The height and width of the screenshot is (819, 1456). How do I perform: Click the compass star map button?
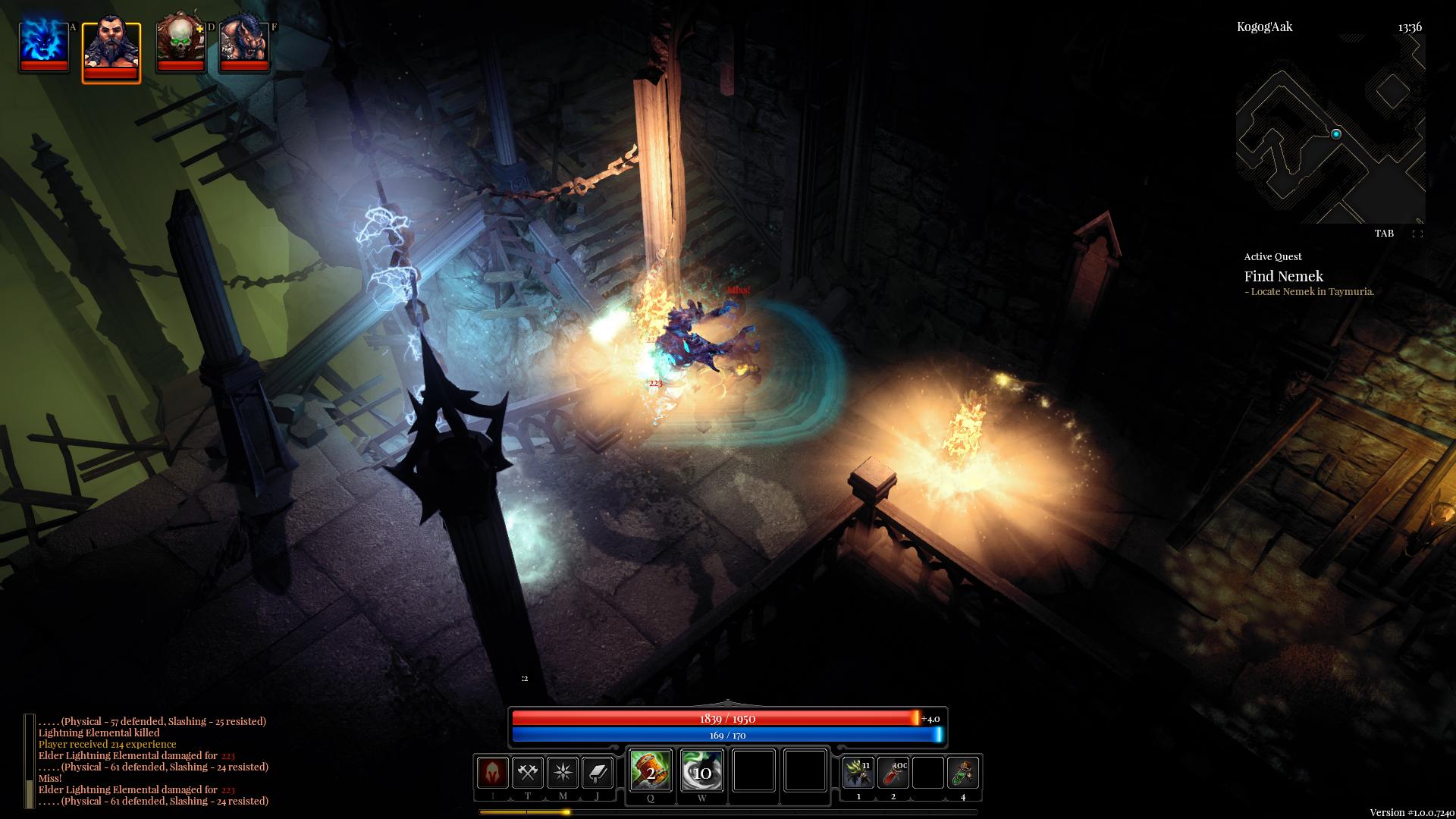pos(563,773)
